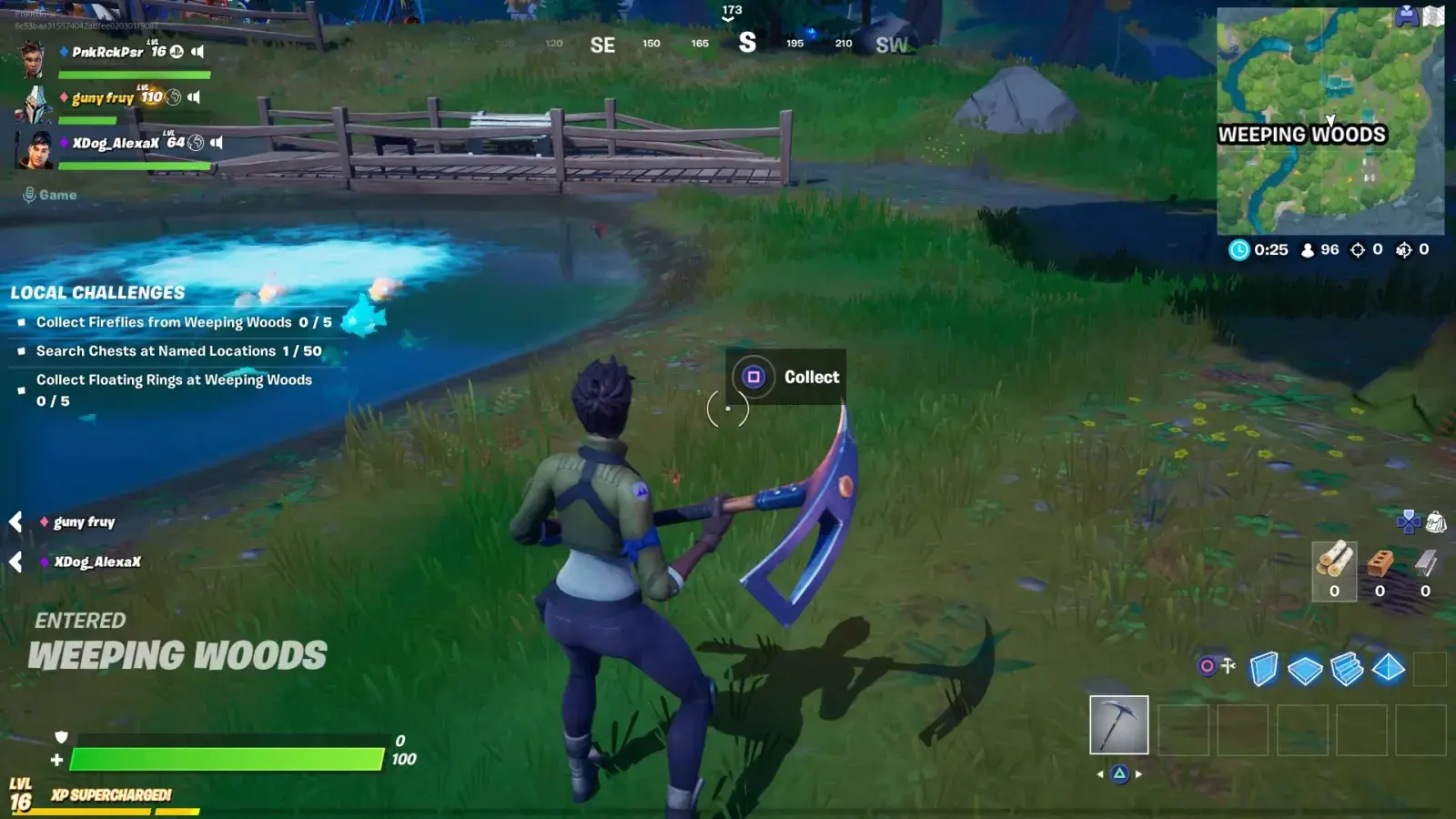Viewport: 1456px width, 819px height.
Task: Click the Local Challenges heading
Action: click(96, 293)
